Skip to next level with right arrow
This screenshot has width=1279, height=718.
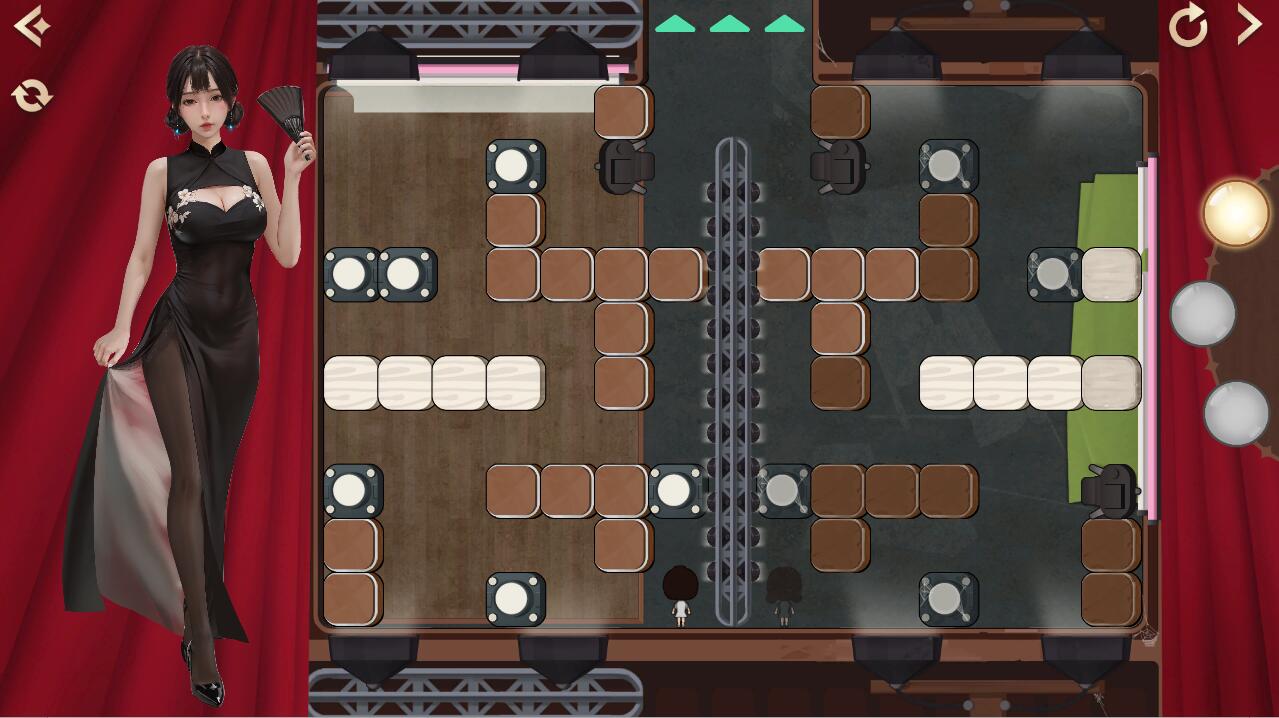(x=1249, y=25)
